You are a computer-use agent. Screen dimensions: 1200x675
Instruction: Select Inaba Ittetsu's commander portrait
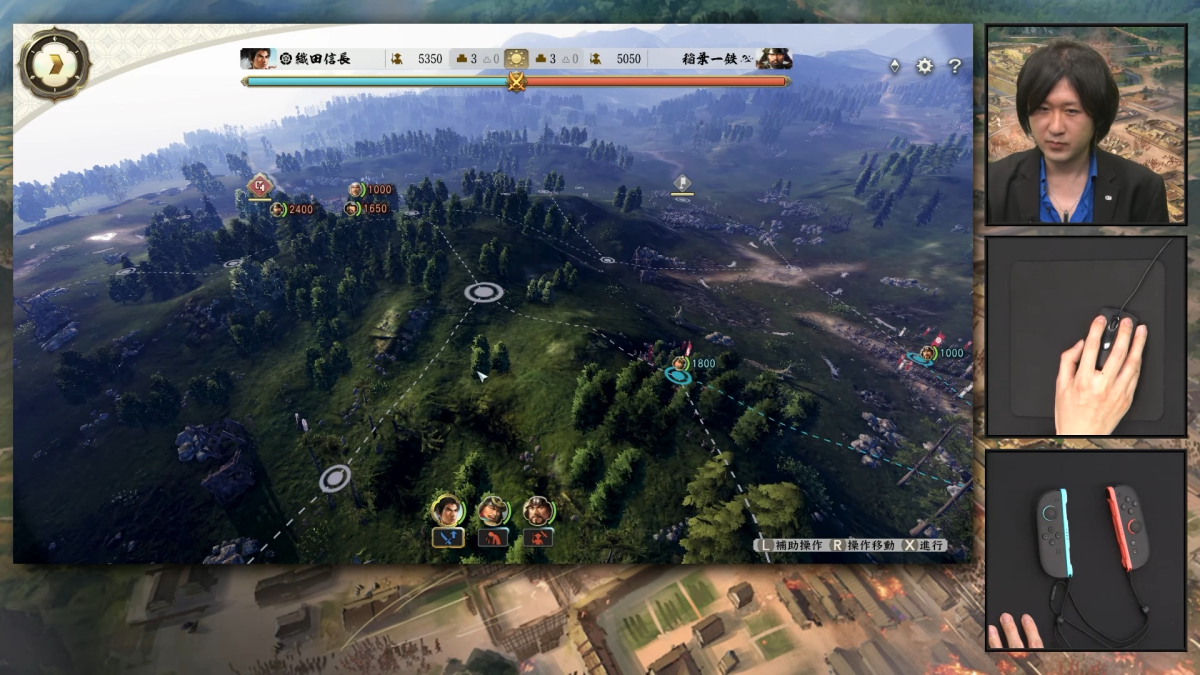(x=774, y=59)
